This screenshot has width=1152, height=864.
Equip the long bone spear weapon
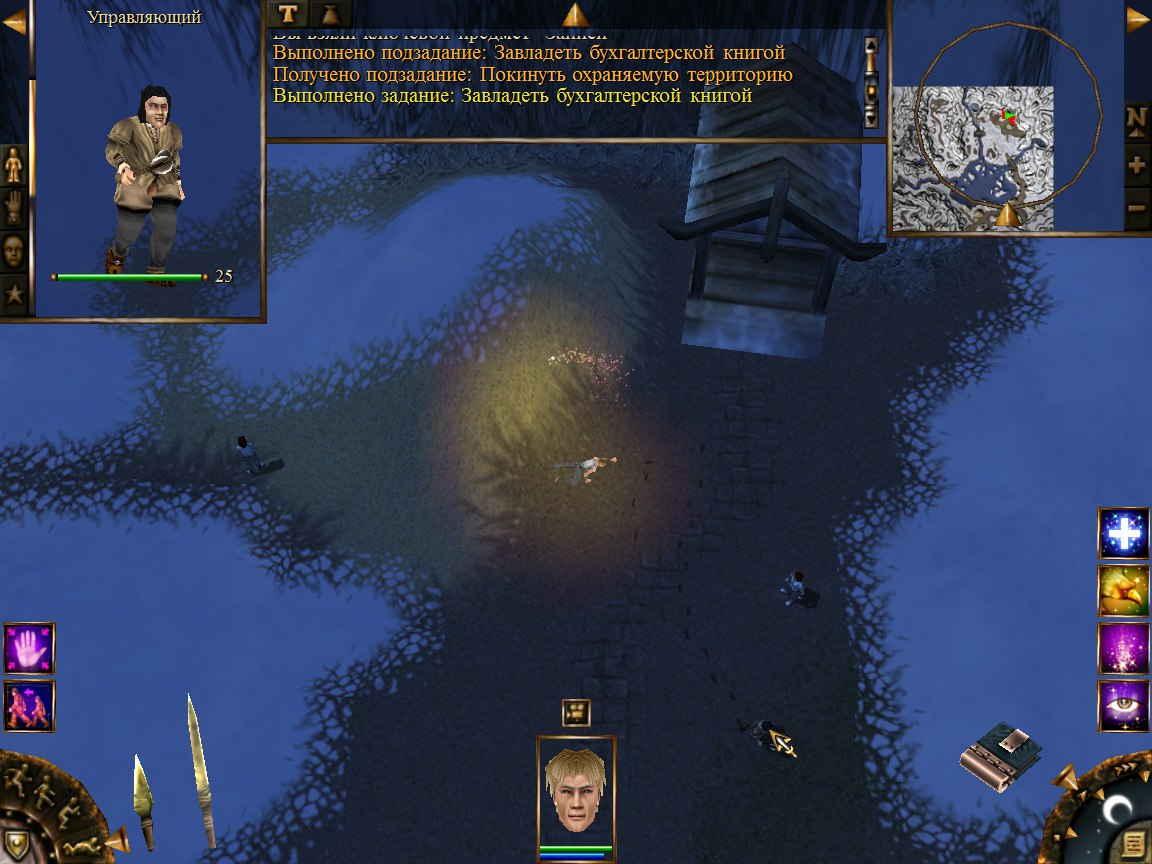click(x=200, y=770)
